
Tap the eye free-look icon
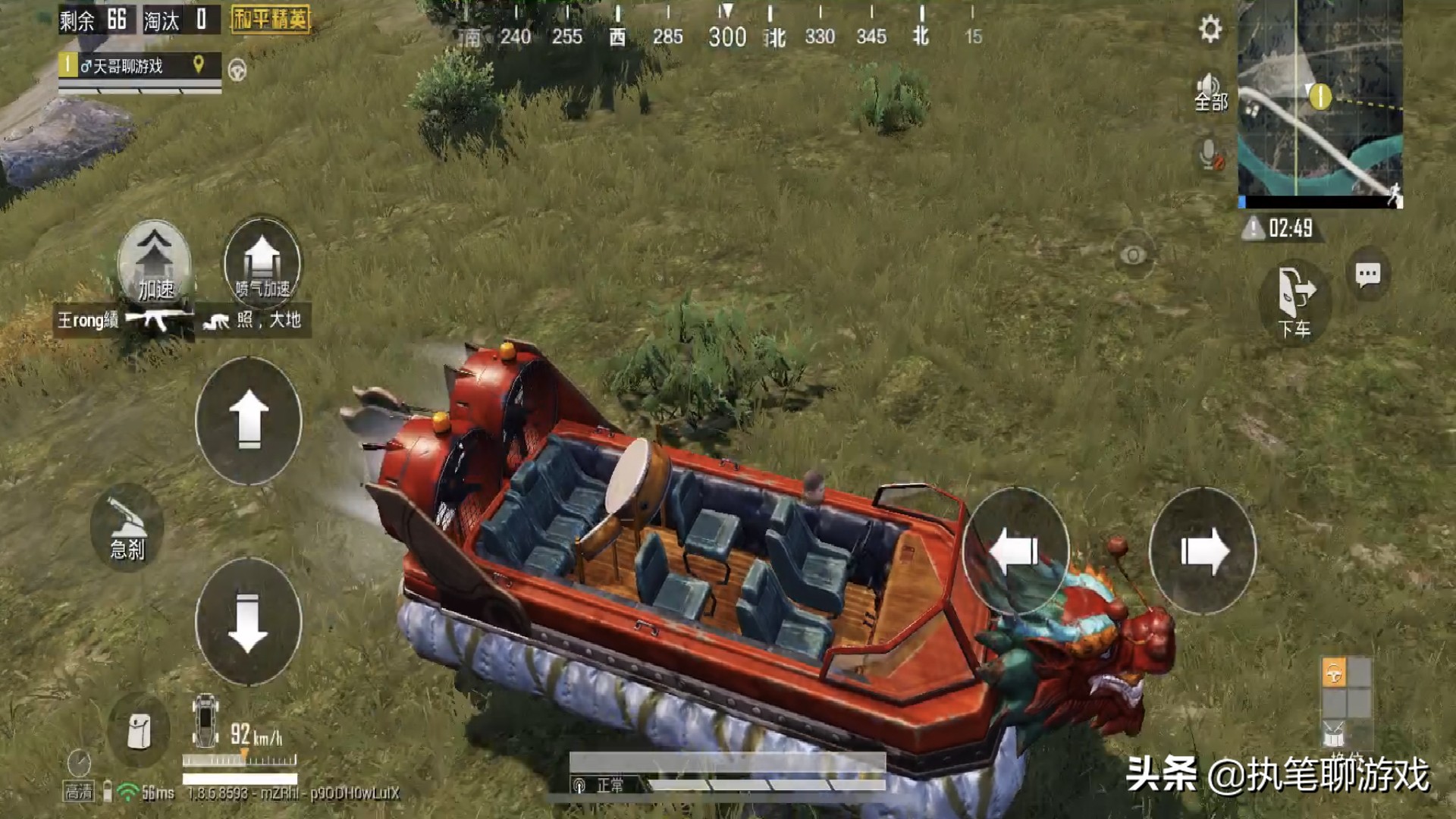[1133, 256]
